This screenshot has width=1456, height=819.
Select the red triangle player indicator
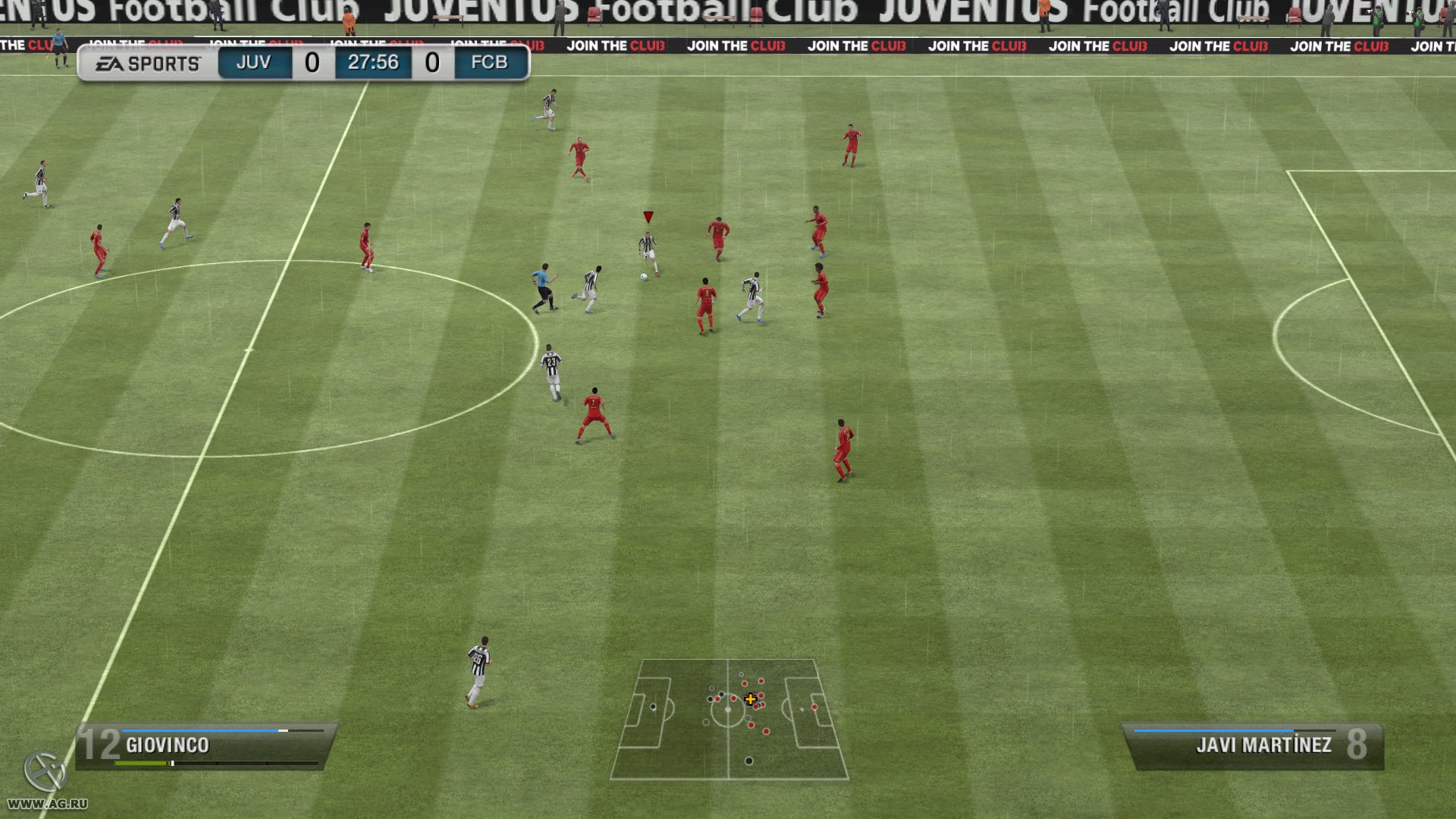[648, 216]
